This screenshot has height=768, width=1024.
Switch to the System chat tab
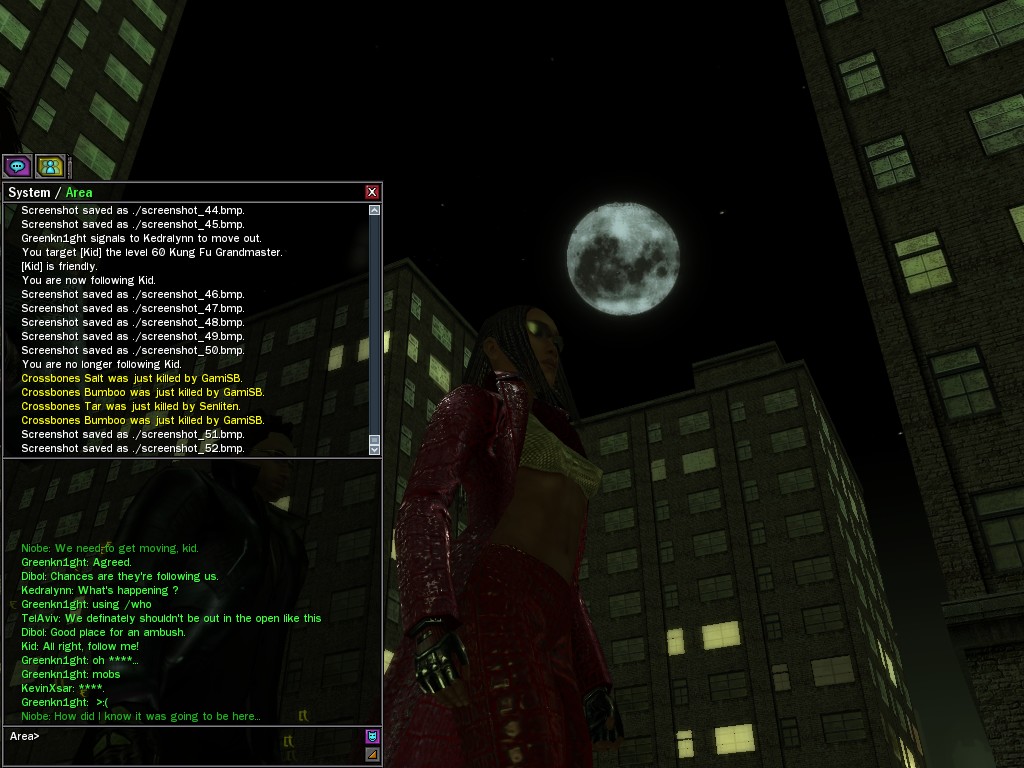[29, 192]
